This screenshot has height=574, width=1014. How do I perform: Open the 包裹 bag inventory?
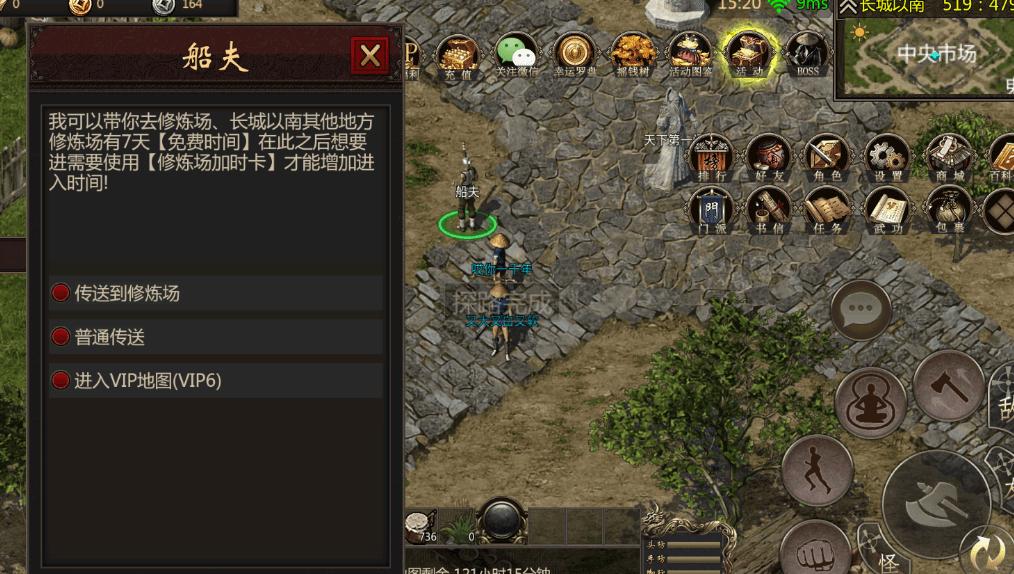tap(947, 211)
